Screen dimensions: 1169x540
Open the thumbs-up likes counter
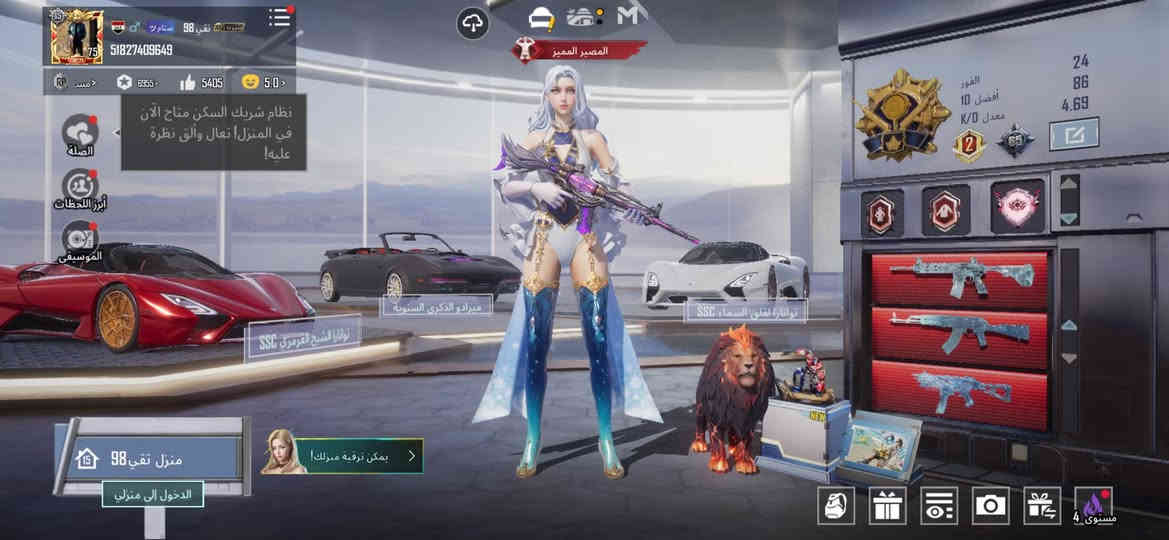click(201, 82)
